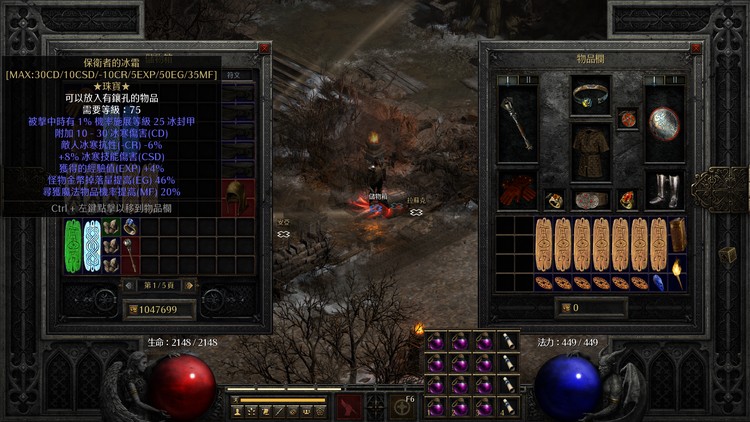Click the equipped belt slot
Viewport: 750px width, 422px height.
pos(591,198)
